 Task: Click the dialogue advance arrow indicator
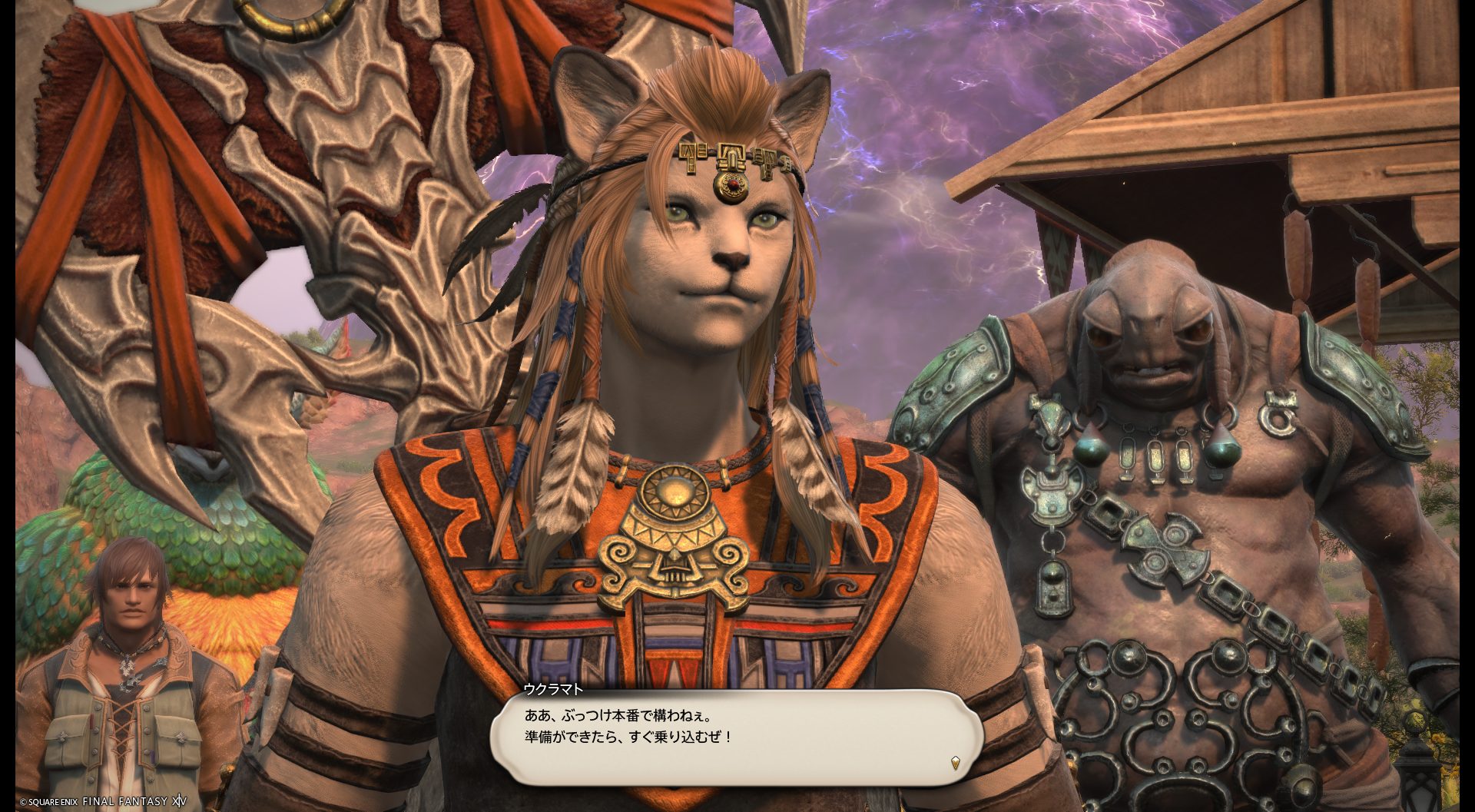coord(955,763)
